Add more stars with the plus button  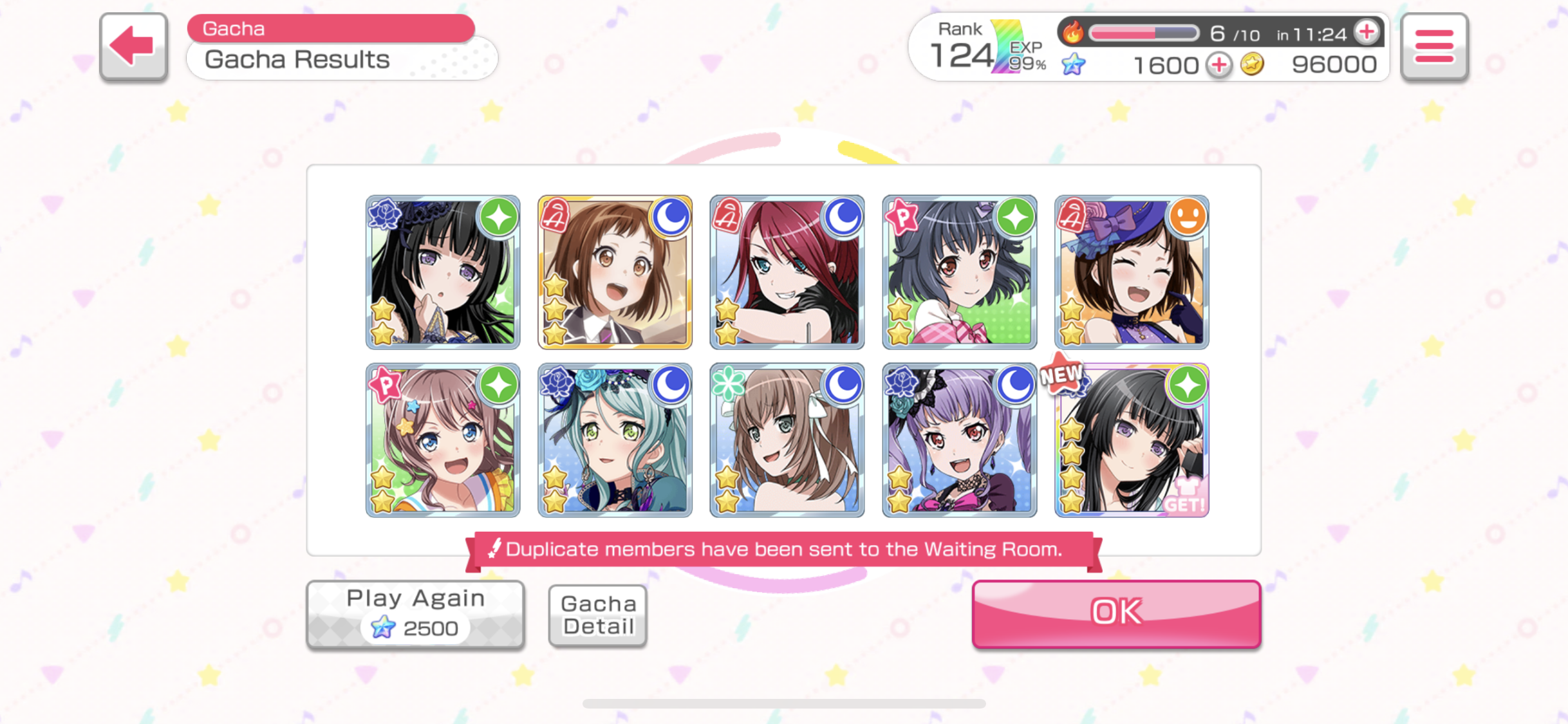pyautogui.click(x=1218, y=65)
